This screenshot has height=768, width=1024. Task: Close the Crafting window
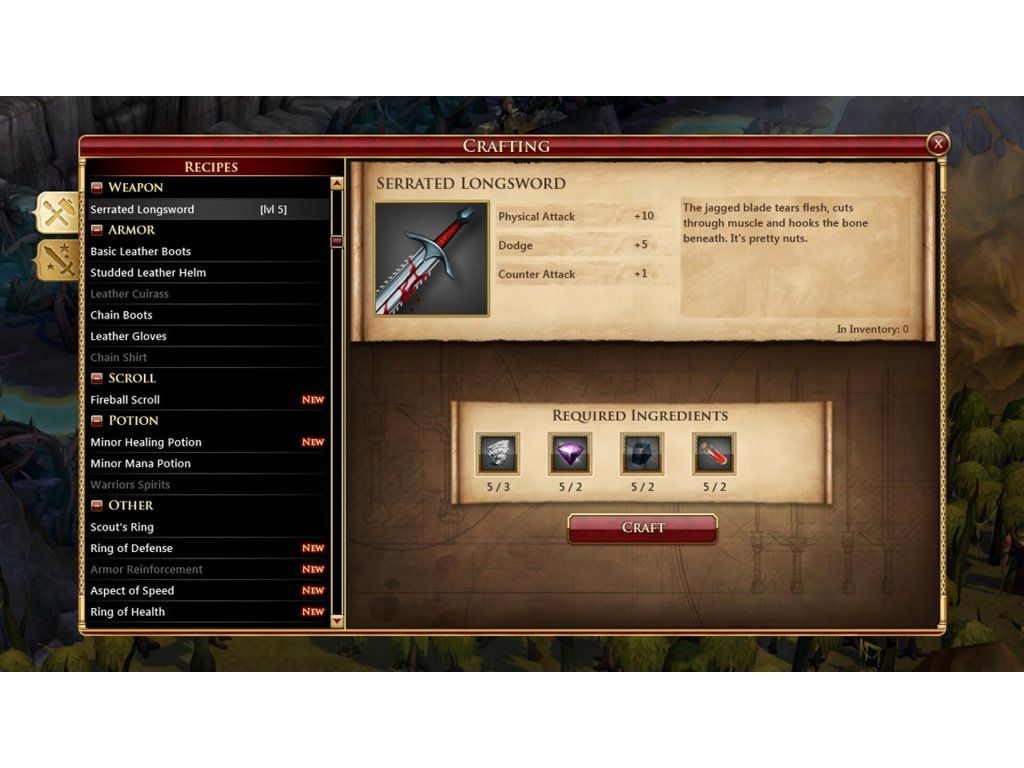(x=937, y=145)
